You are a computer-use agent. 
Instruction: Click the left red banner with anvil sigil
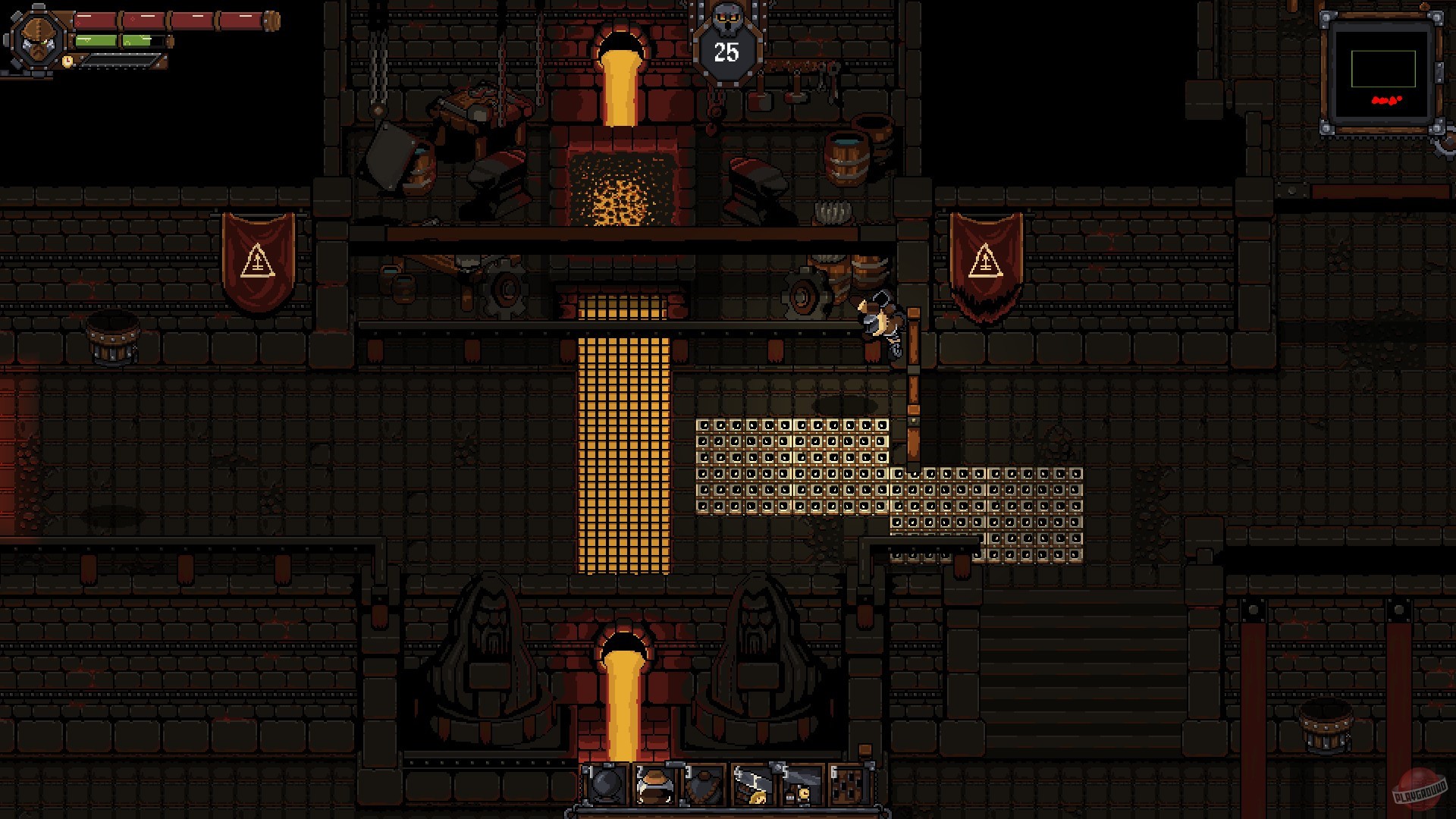(258, 258)
